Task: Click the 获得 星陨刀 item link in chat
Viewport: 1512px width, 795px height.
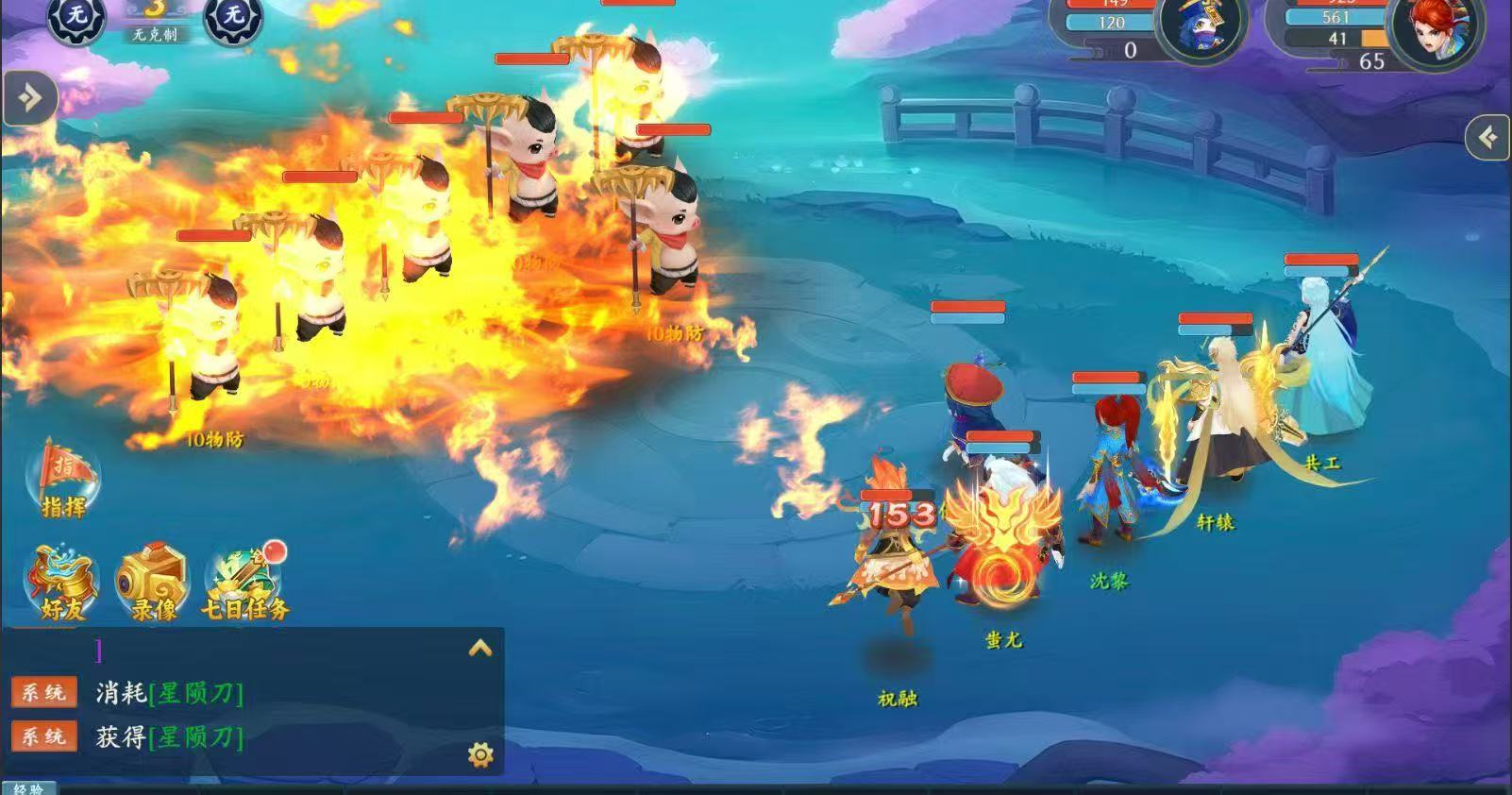Action: point(196,736)
